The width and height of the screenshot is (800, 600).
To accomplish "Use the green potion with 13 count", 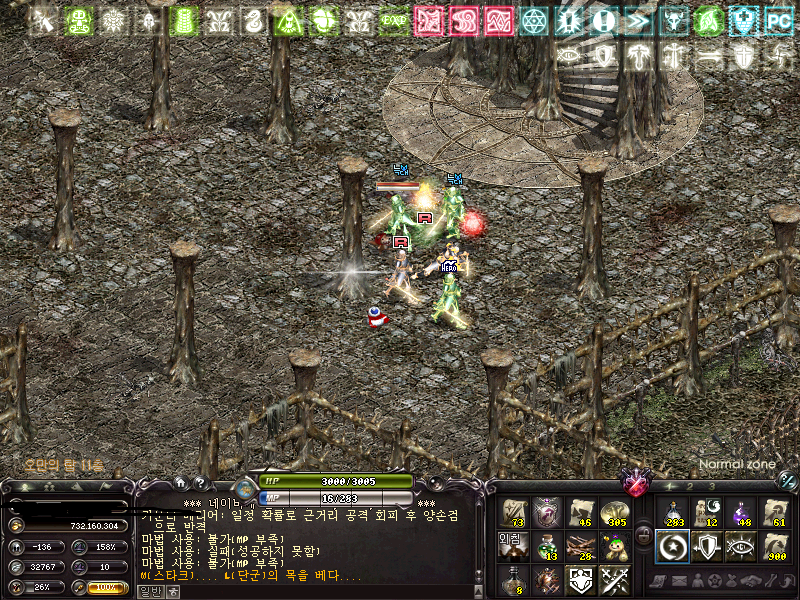I will [x=547, y=546].
